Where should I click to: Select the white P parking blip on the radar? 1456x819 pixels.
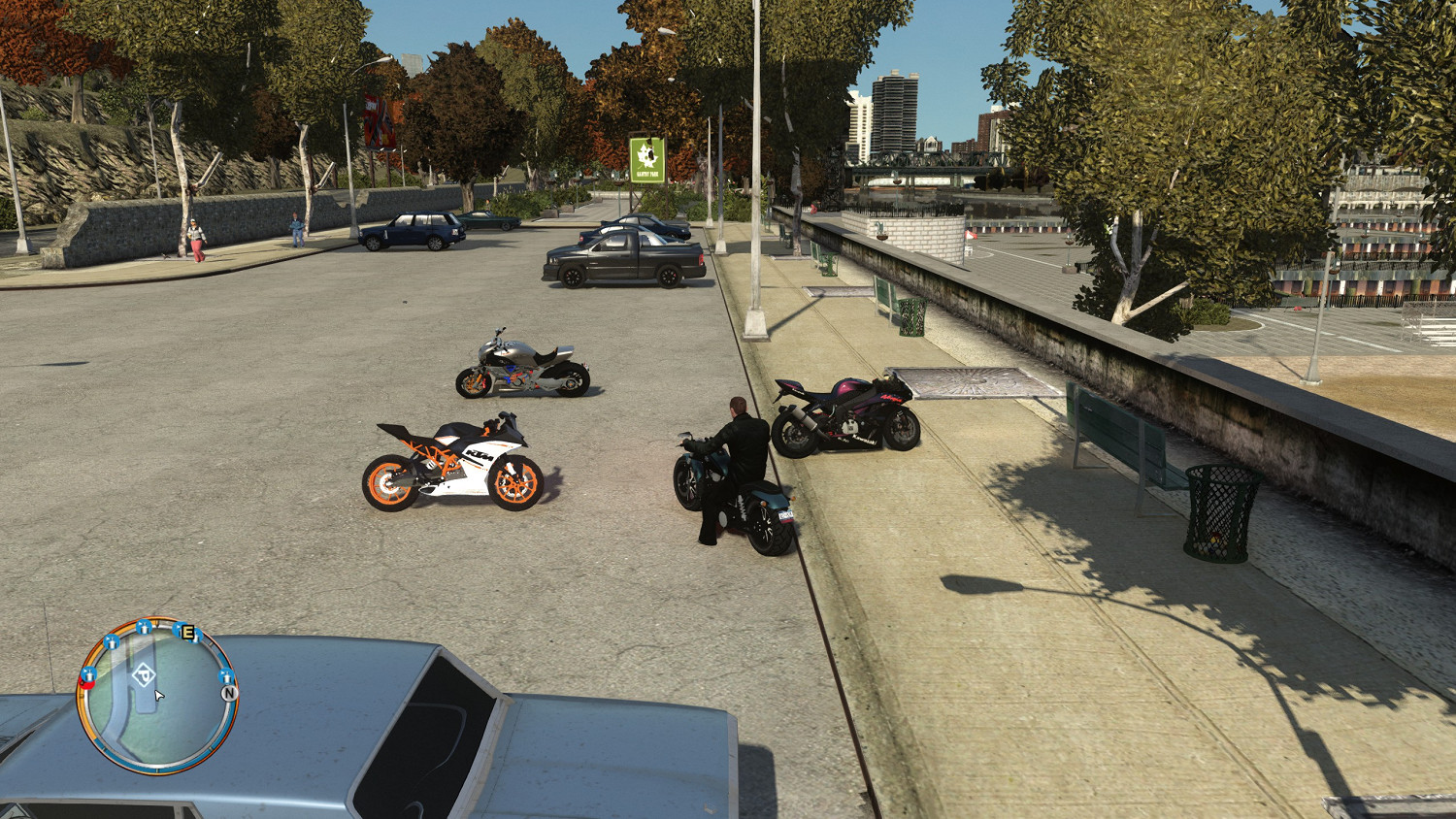(143, 675)
